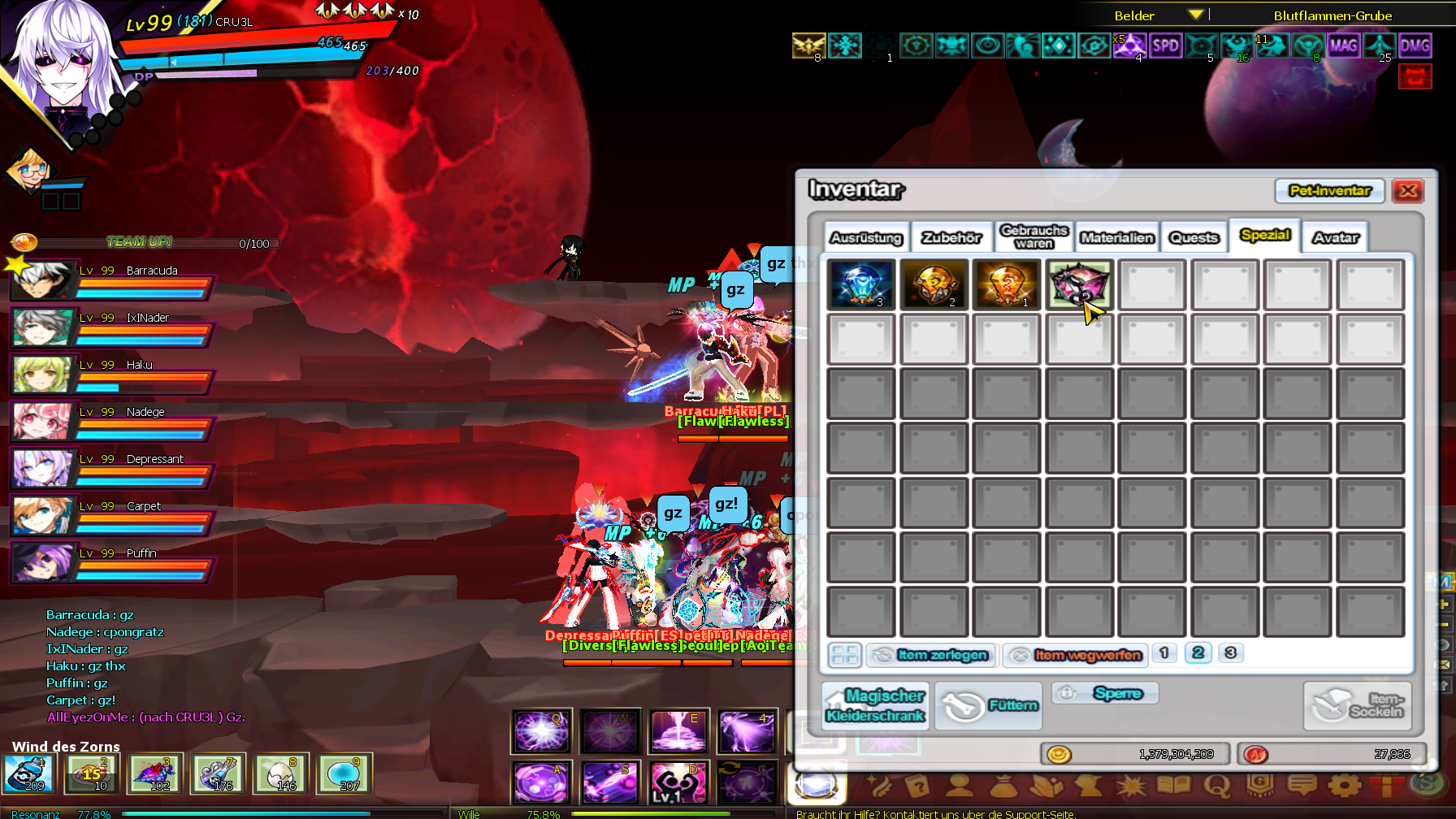Click the Item zerlegen button
Viewport: 1456px width, 819px height.
tap(932, 655)
